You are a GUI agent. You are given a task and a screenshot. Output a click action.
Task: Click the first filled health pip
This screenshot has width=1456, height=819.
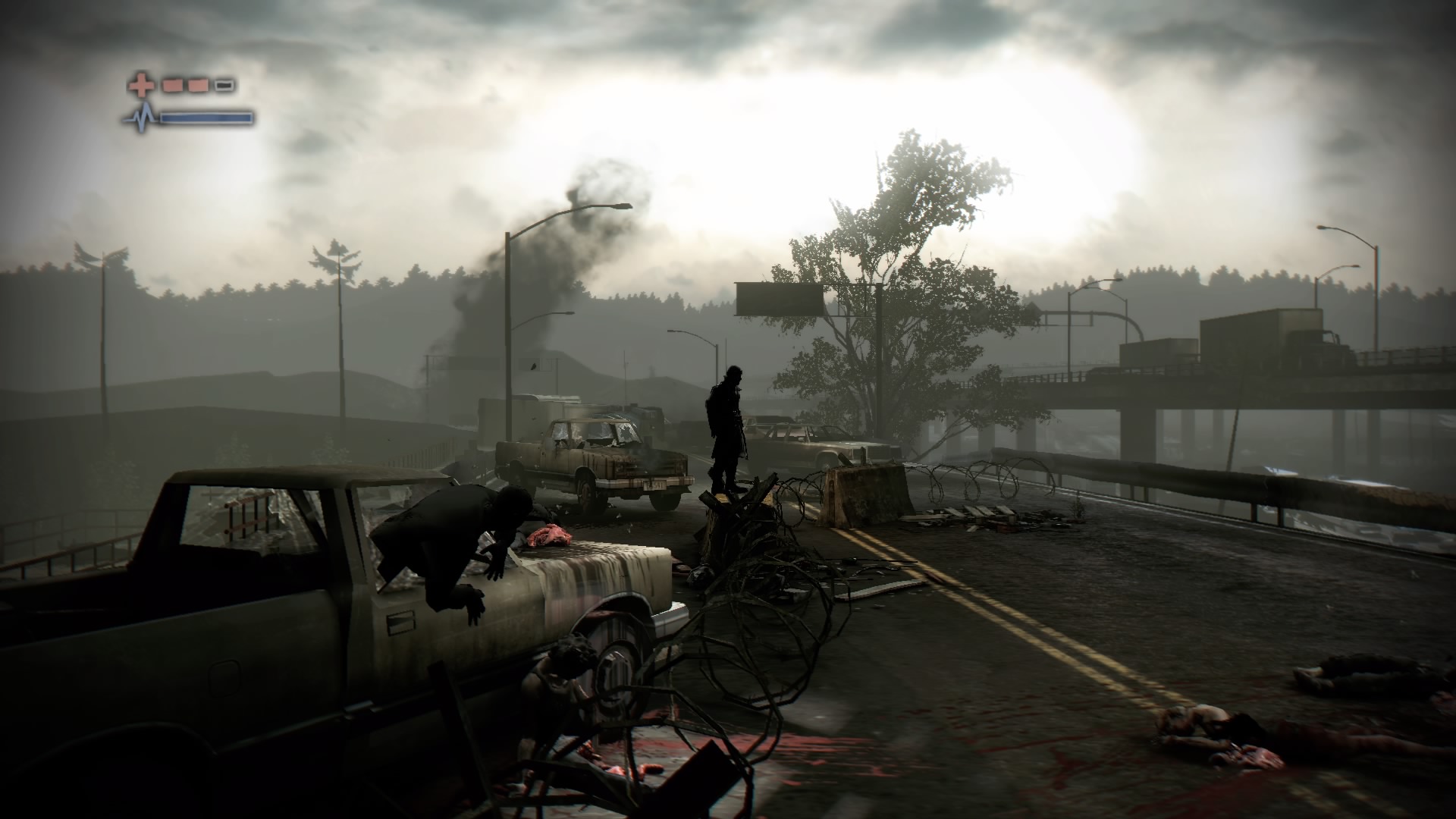click(x=172, y=85)
